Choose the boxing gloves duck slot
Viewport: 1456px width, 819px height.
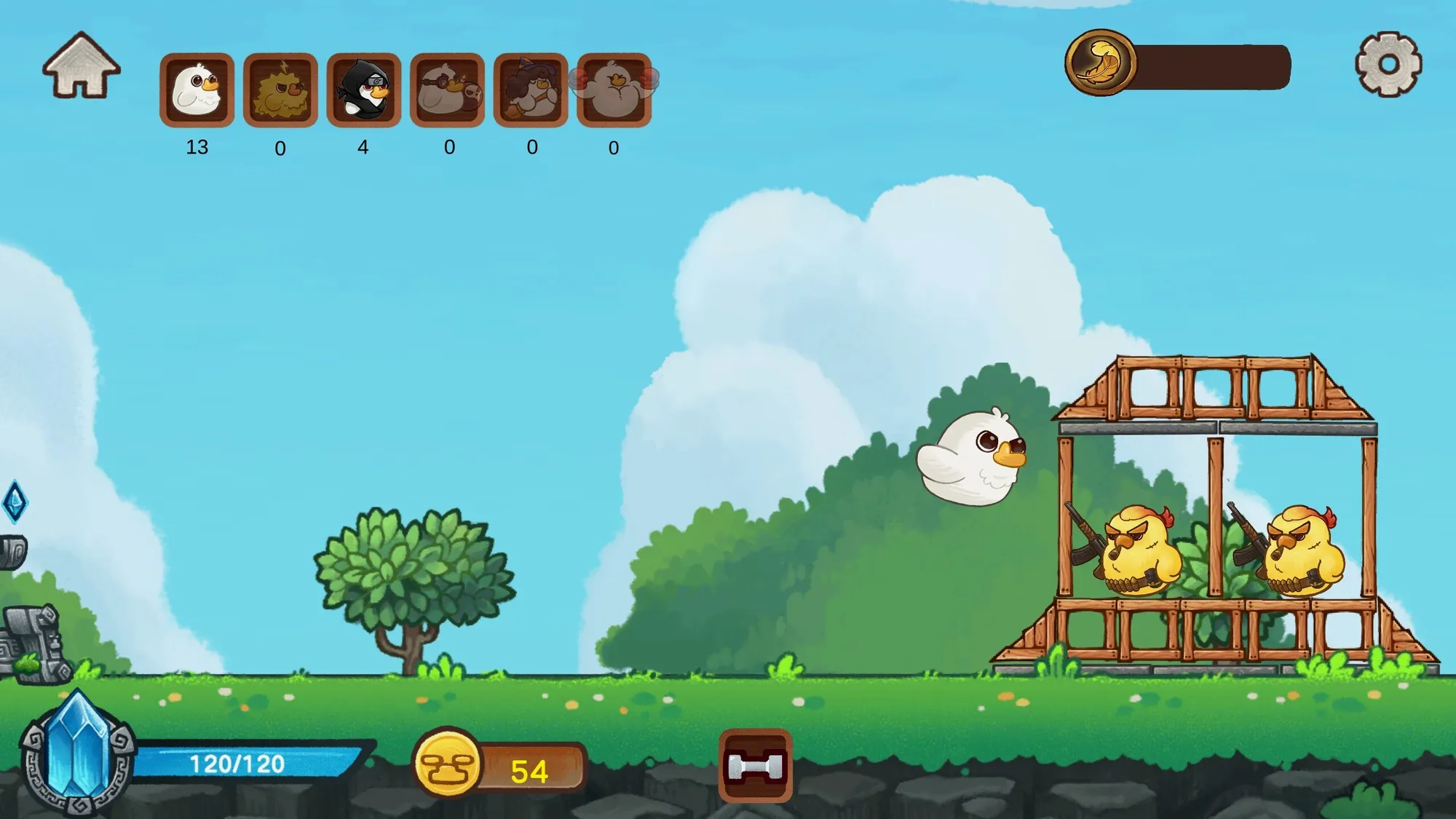(x=614, y=90)
